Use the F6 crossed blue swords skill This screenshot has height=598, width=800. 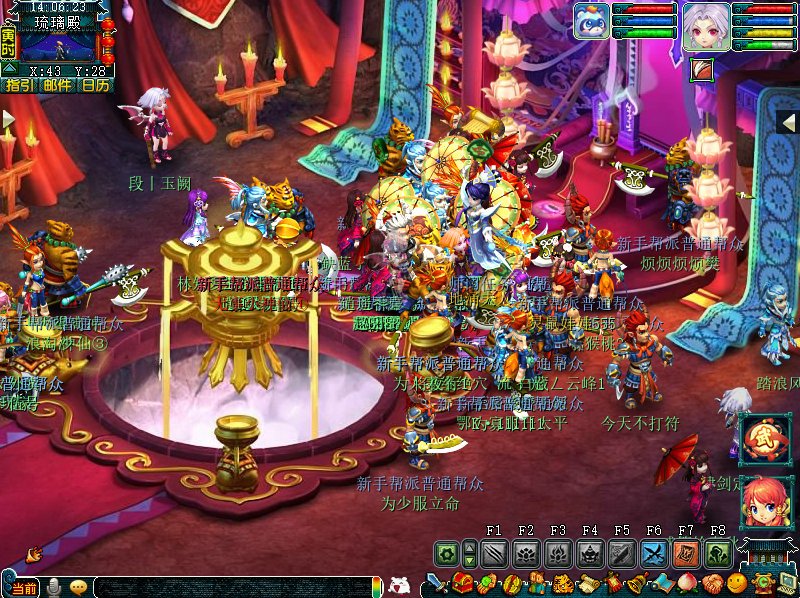654,553
